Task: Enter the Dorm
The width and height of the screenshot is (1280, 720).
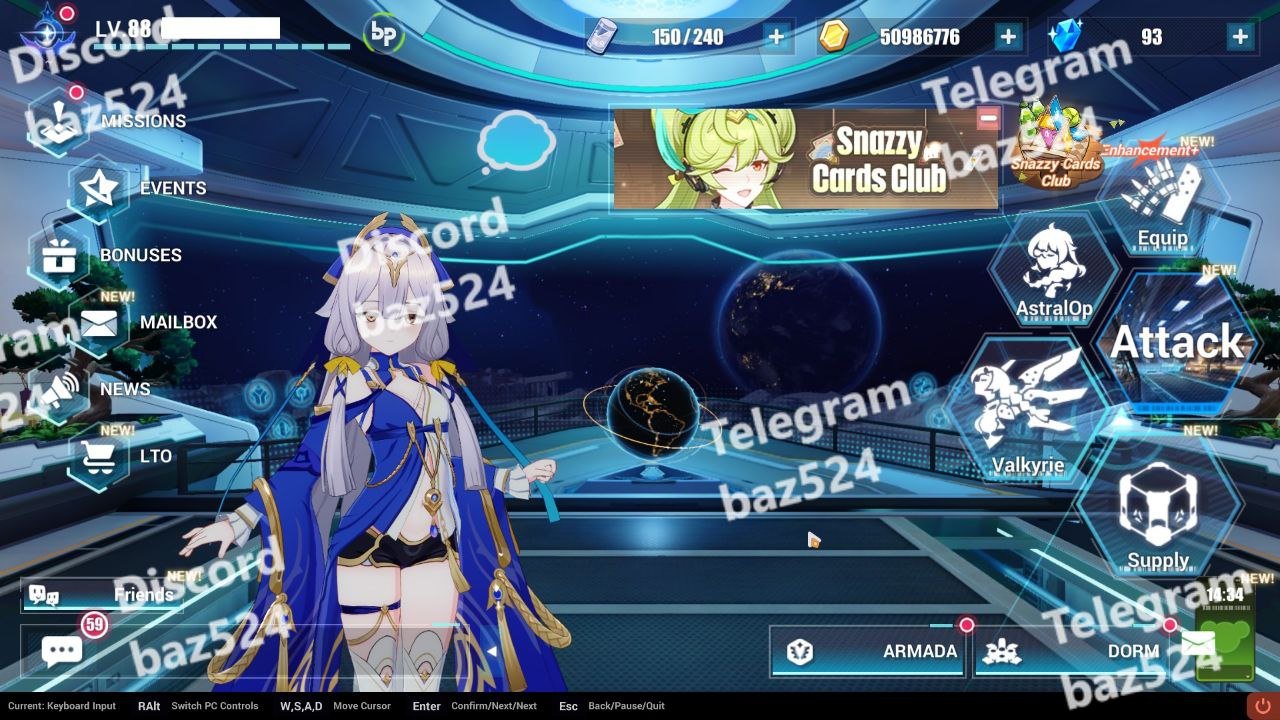Action: coord(1070,652)
